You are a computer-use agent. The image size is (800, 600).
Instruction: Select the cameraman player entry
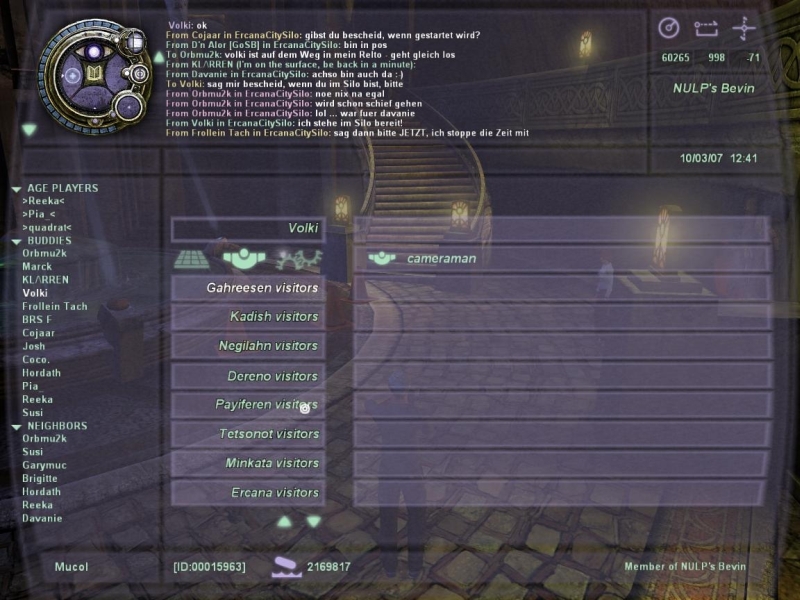[x=441, y=258]
